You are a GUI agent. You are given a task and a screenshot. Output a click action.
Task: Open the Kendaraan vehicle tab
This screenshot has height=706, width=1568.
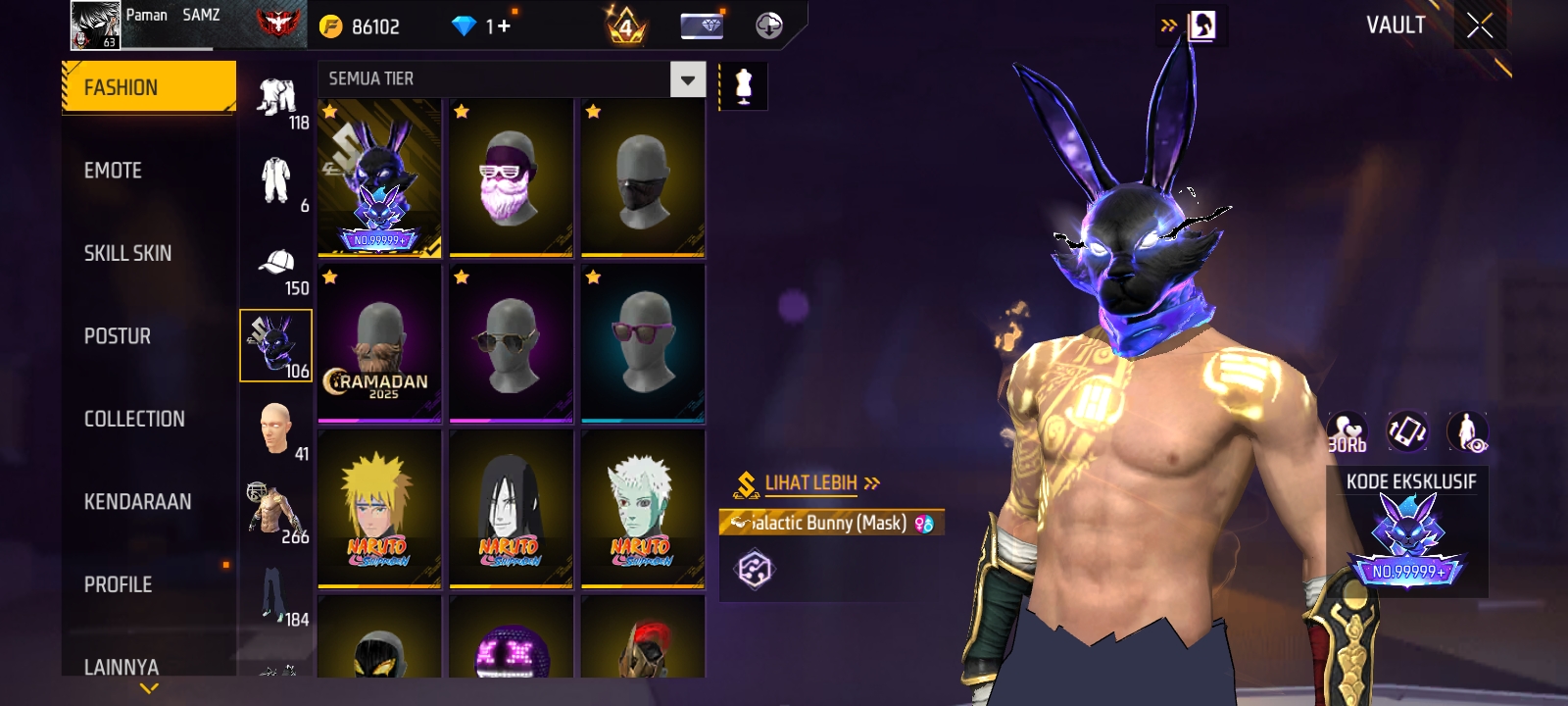pyautogui.click(x=137, y=502)
